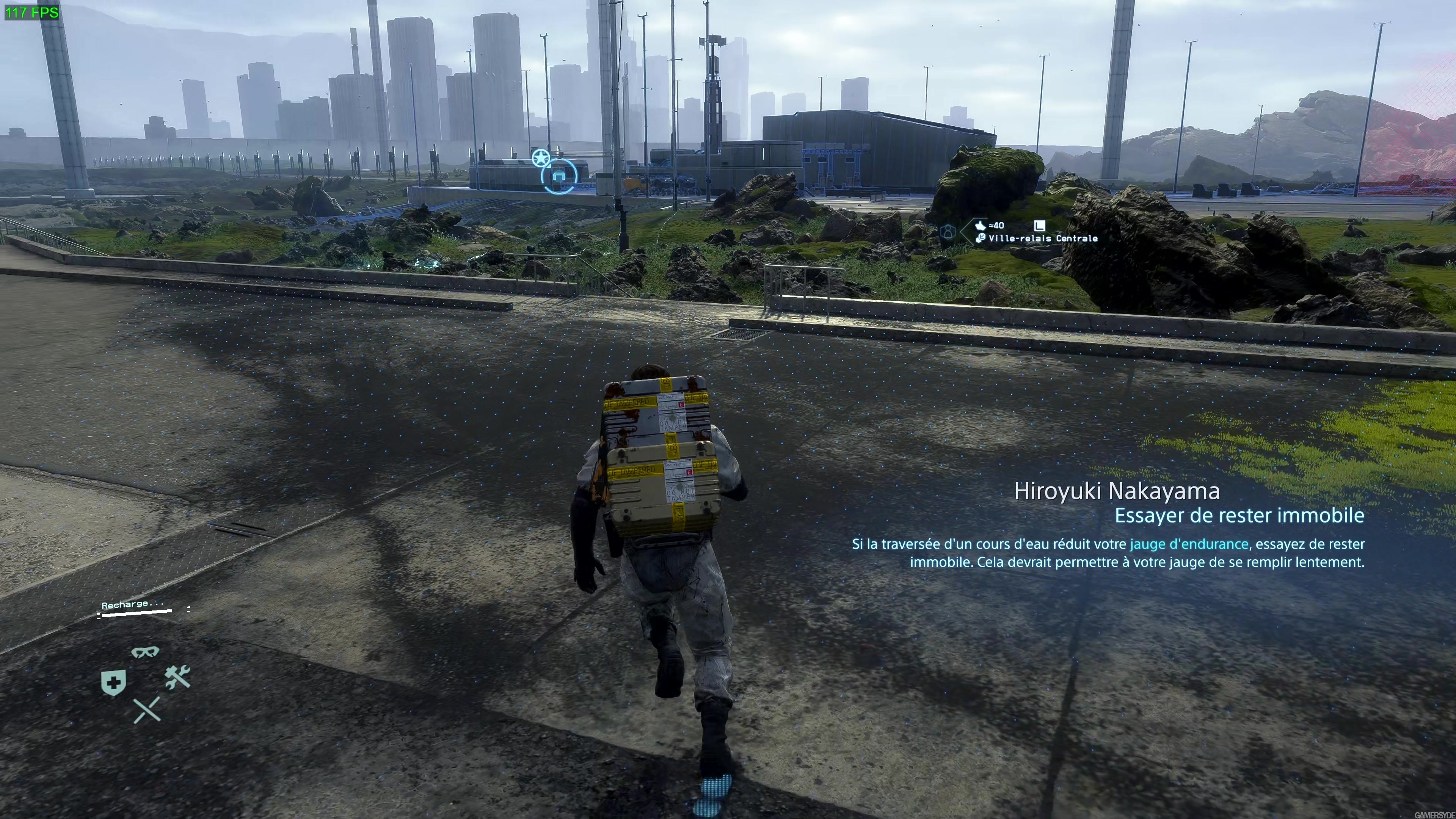Click the FPS counter overlay
Screen dimensions: 1456x819
31,13
